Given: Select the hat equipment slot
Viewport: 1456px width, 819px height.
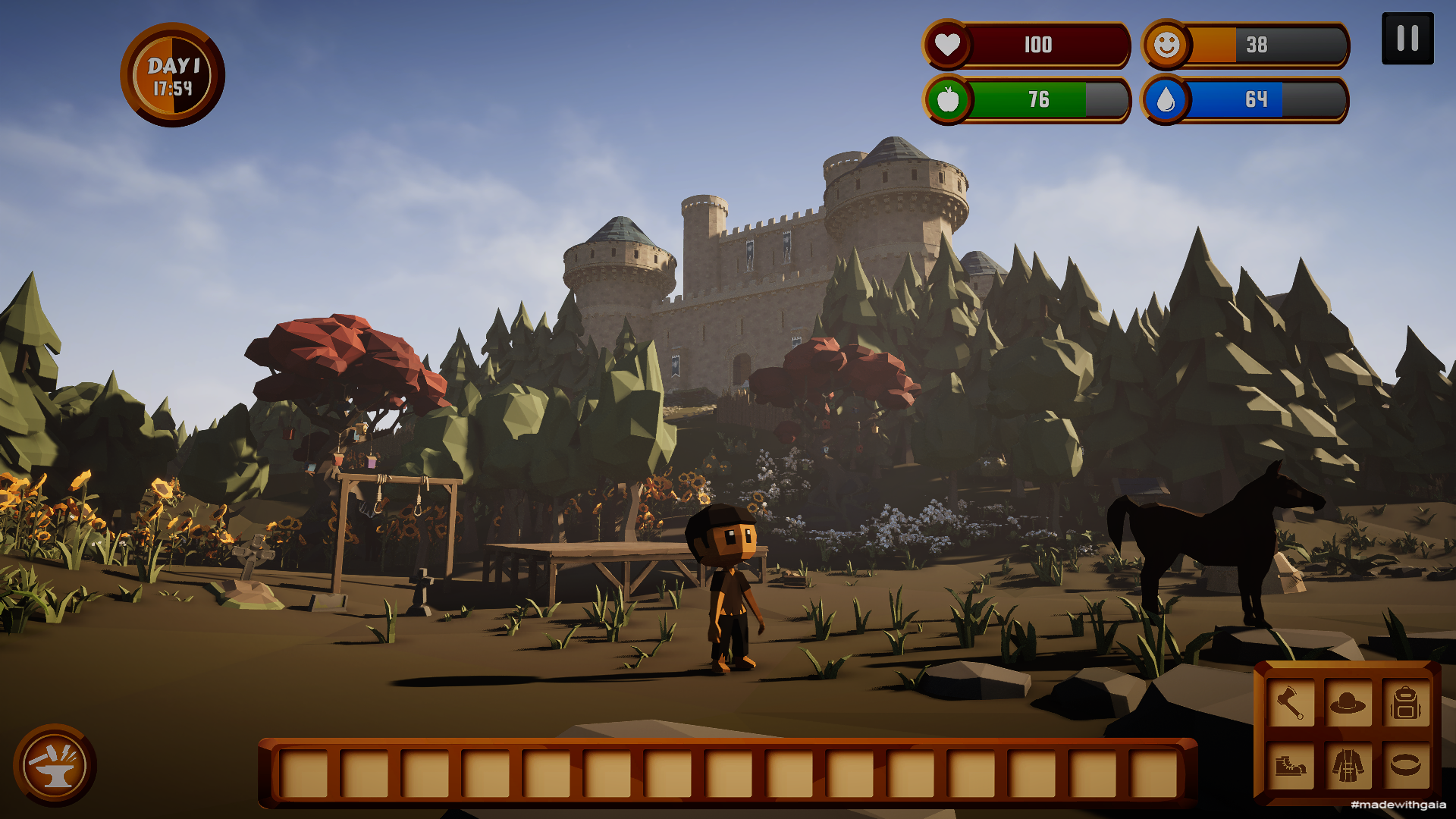Looking at the screenshot, I should coord(1348,703).
